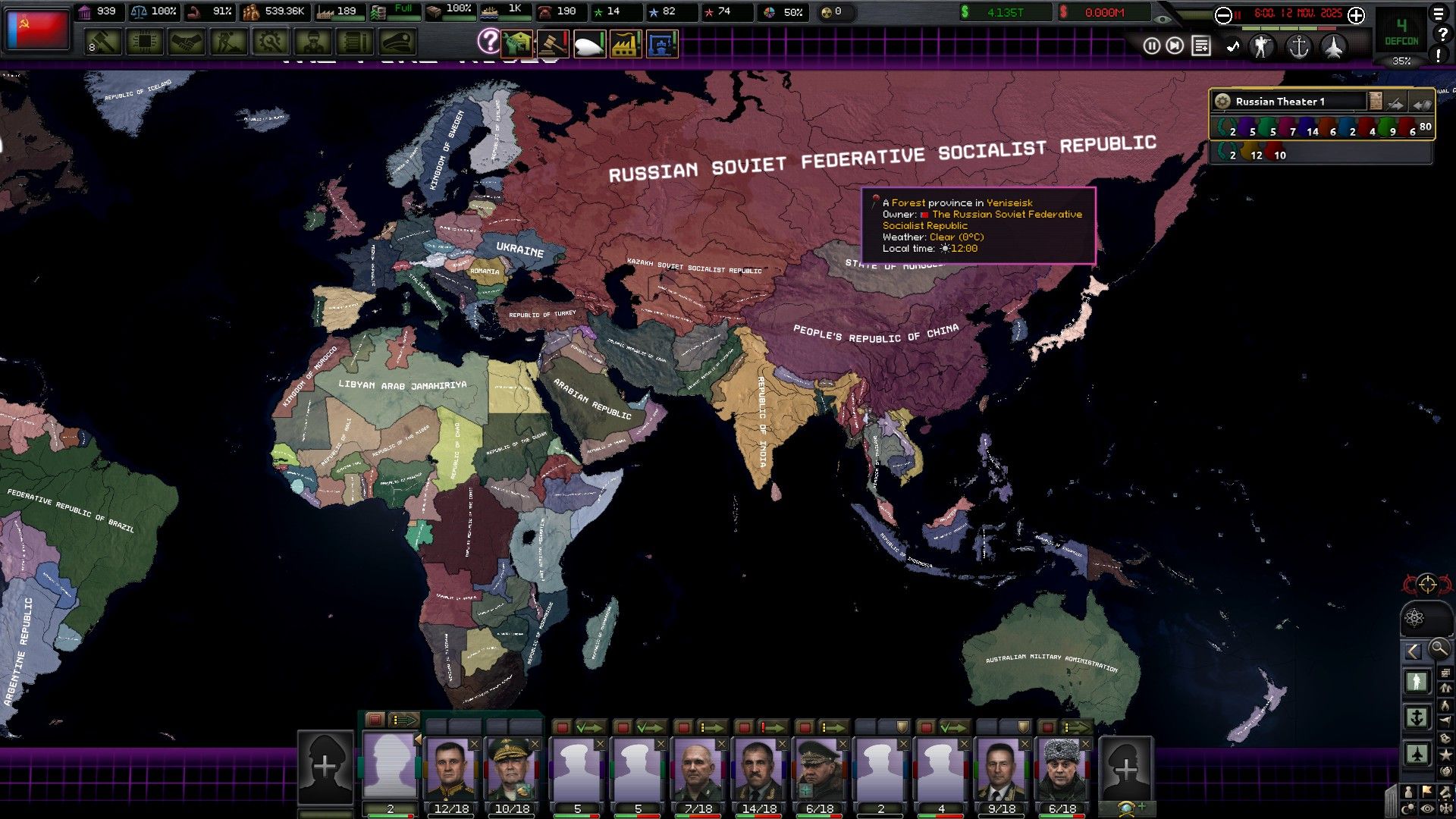This screenshot has height=819, width=1456.
Task: Increase game speed with plus button
Action: coord(1357,15)
